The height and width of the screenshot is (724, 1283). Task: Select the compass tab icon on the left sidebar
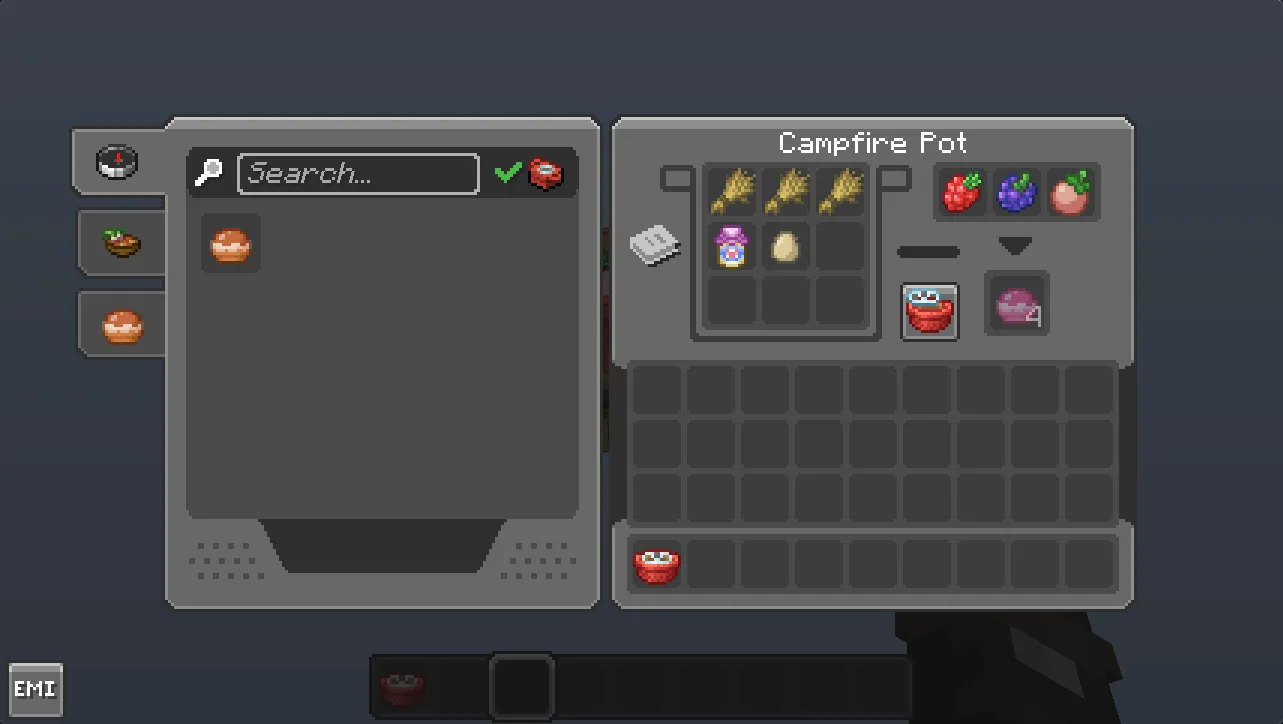pyautogui.click(x=118, y=161)
